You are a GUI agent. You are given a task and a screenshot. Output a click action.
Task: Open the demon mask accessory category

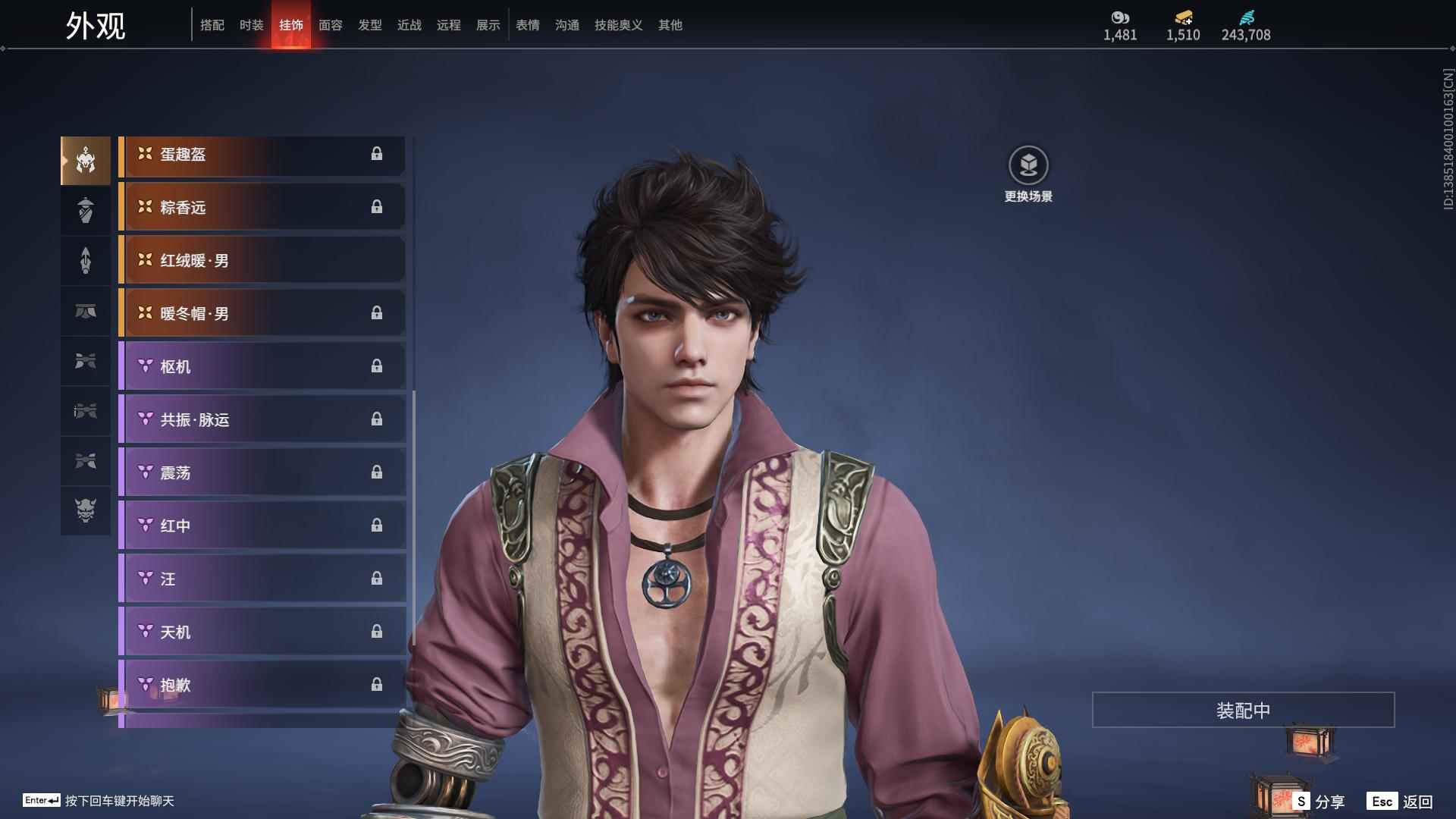click(x=86, y=510)
